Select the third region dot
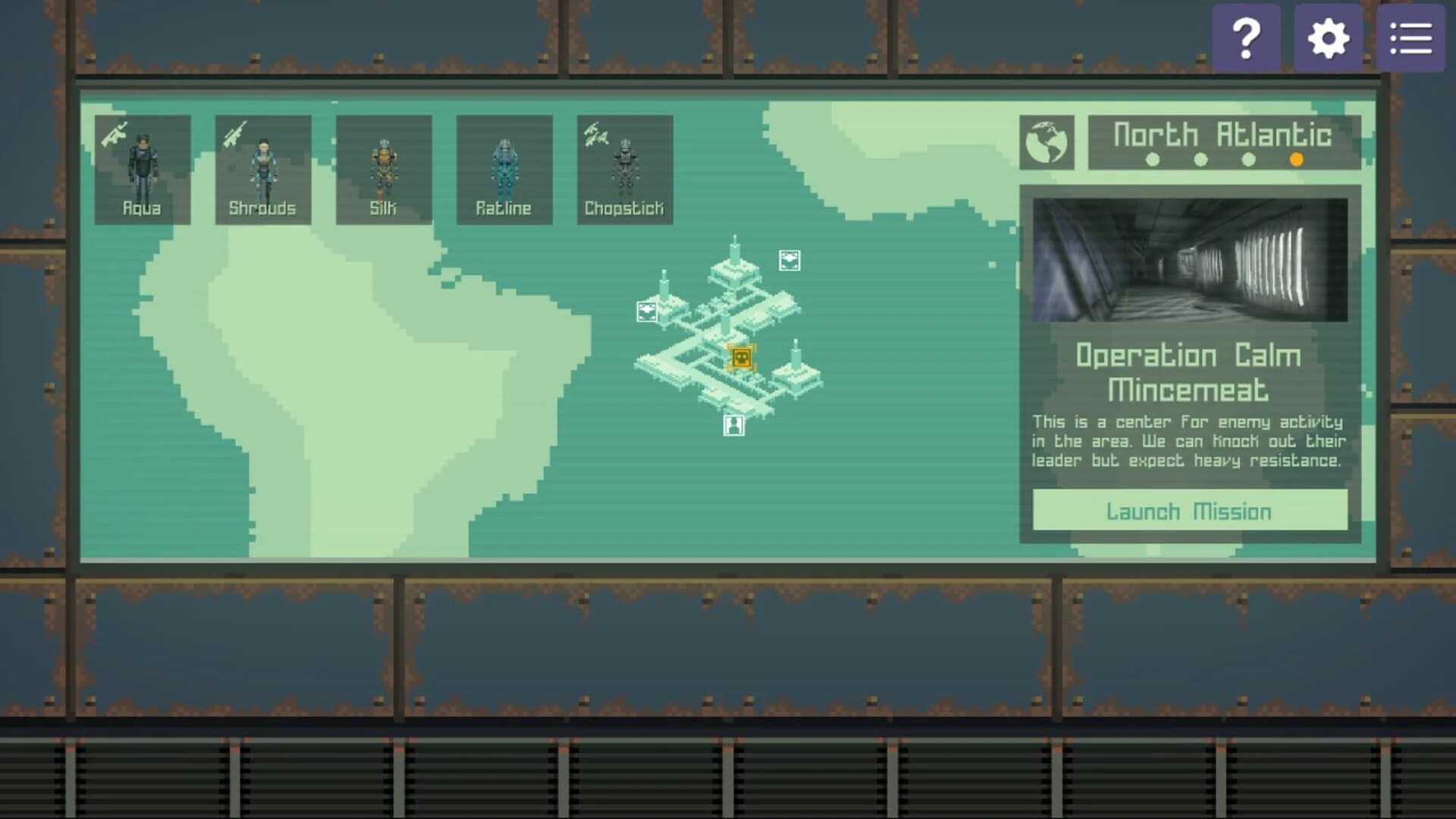 1247,160
